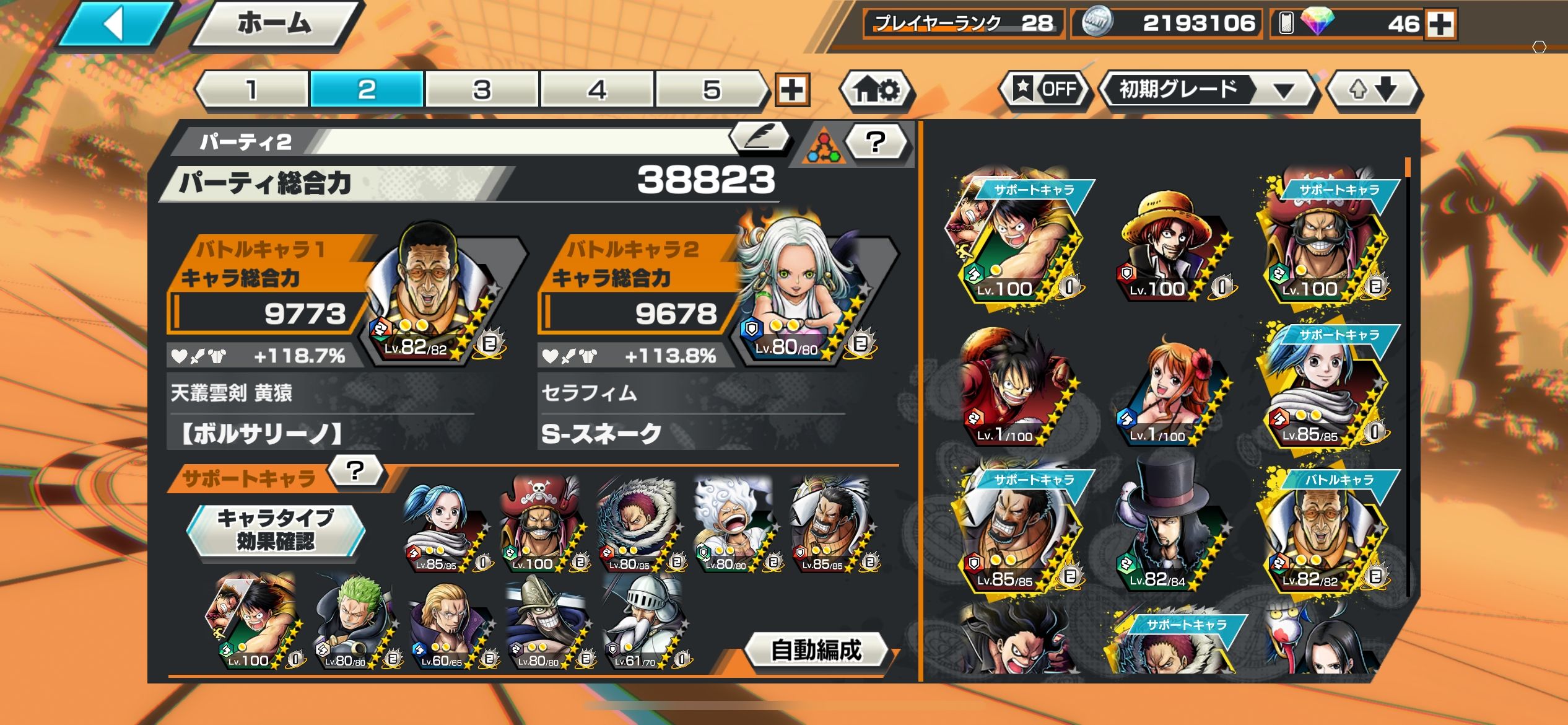The height and width of the screenshot is (725, 1568).
Task: Edit party name with quill button
Action: (x=760, y=137)
